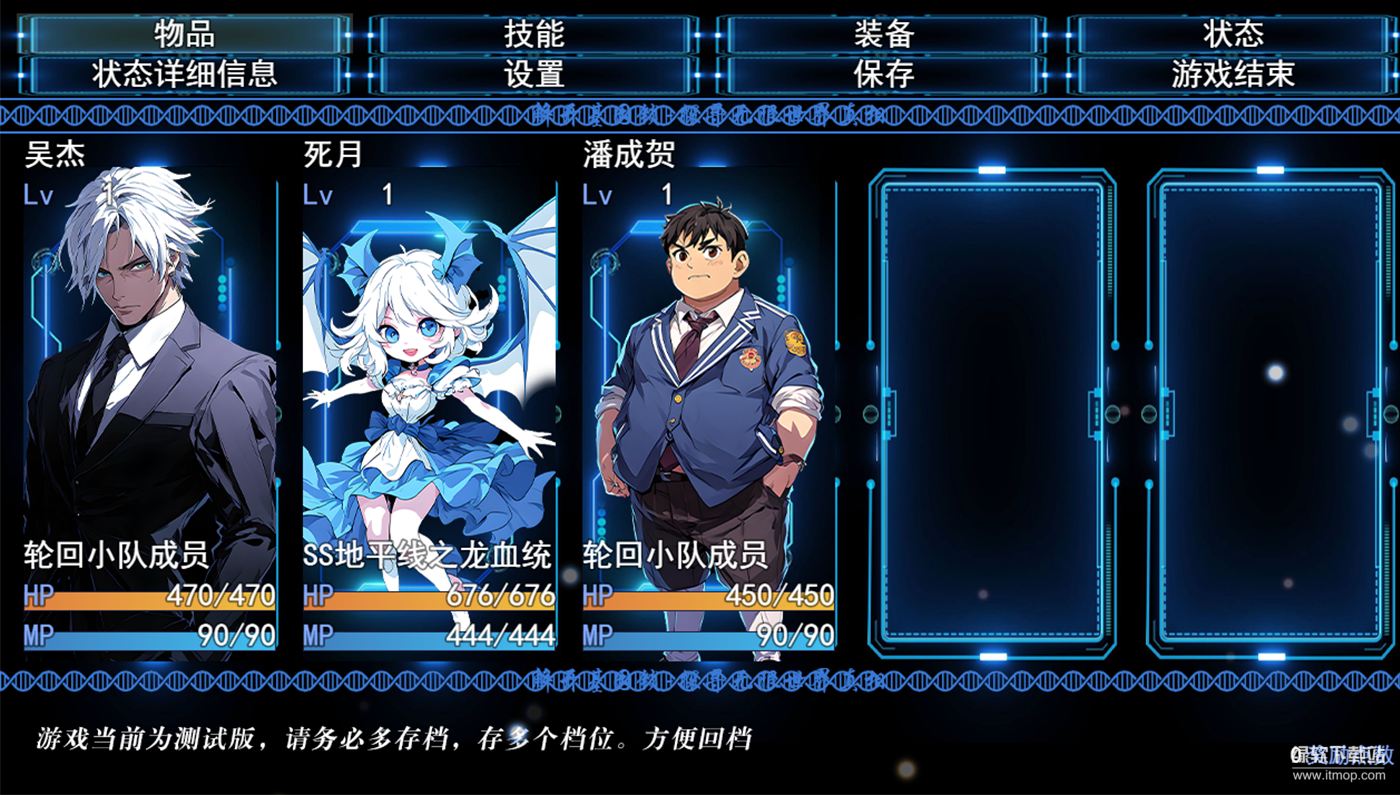1400x795 pixels.
Task: Choose 游戏结束 to end the game
Action: click(x=1232, y=74)
